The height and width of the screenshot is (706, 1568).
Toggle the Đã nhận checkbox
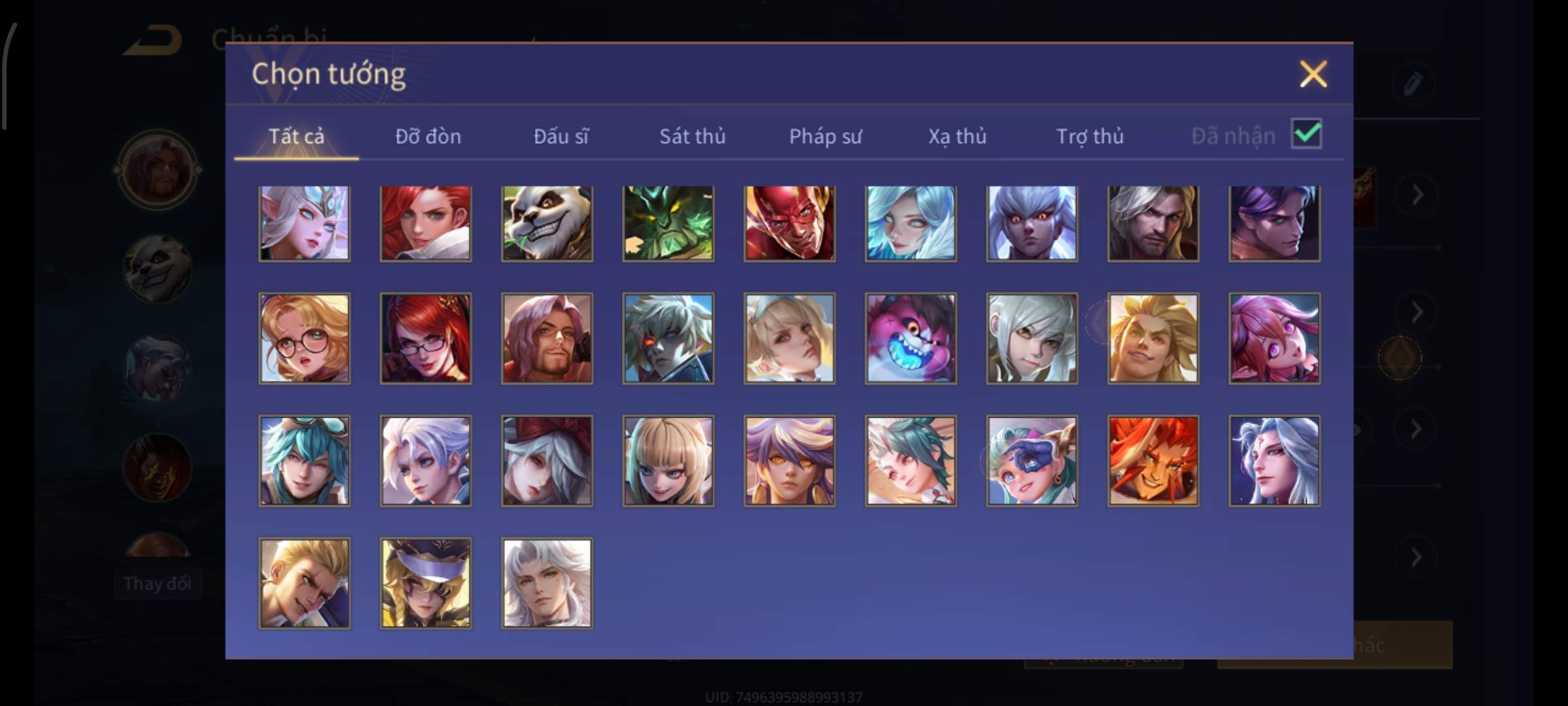(x=1306, y=134)
